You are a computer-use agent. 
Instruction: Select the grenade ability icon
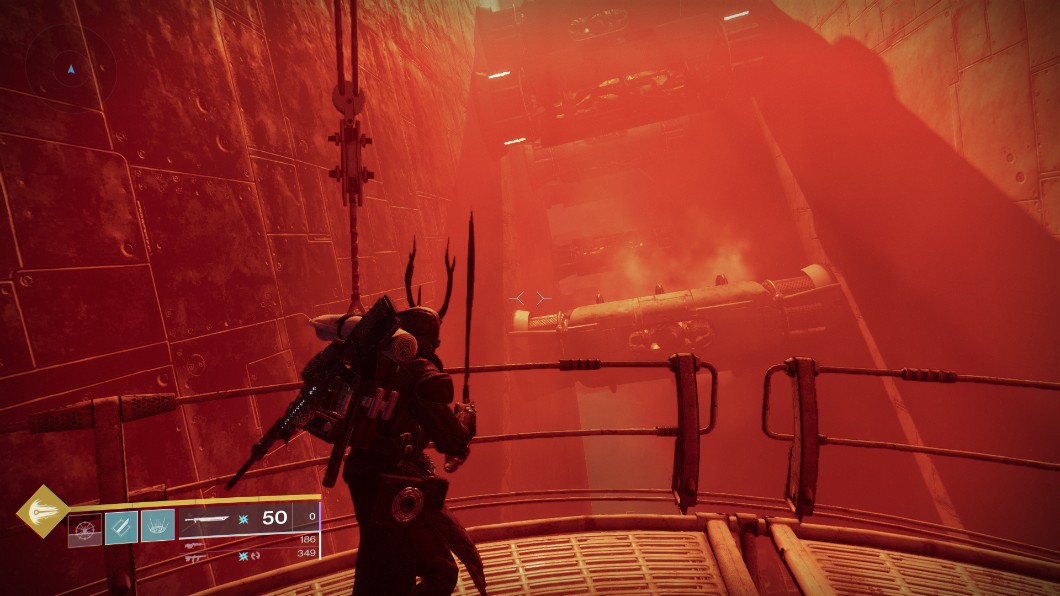pos(85,527)
